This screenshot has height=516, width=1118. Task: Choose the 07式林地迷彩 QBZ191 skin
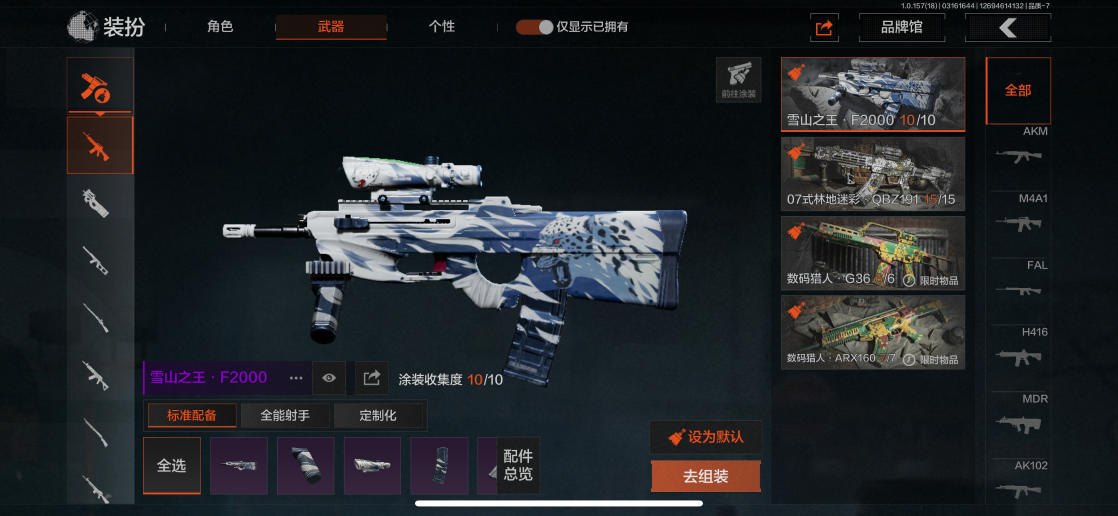click(x=873, y=173)
